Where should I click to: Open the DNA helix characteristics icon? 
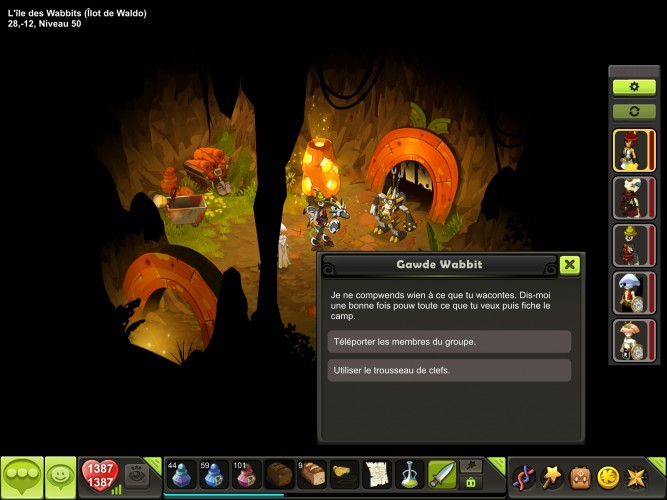coord(523,476)
